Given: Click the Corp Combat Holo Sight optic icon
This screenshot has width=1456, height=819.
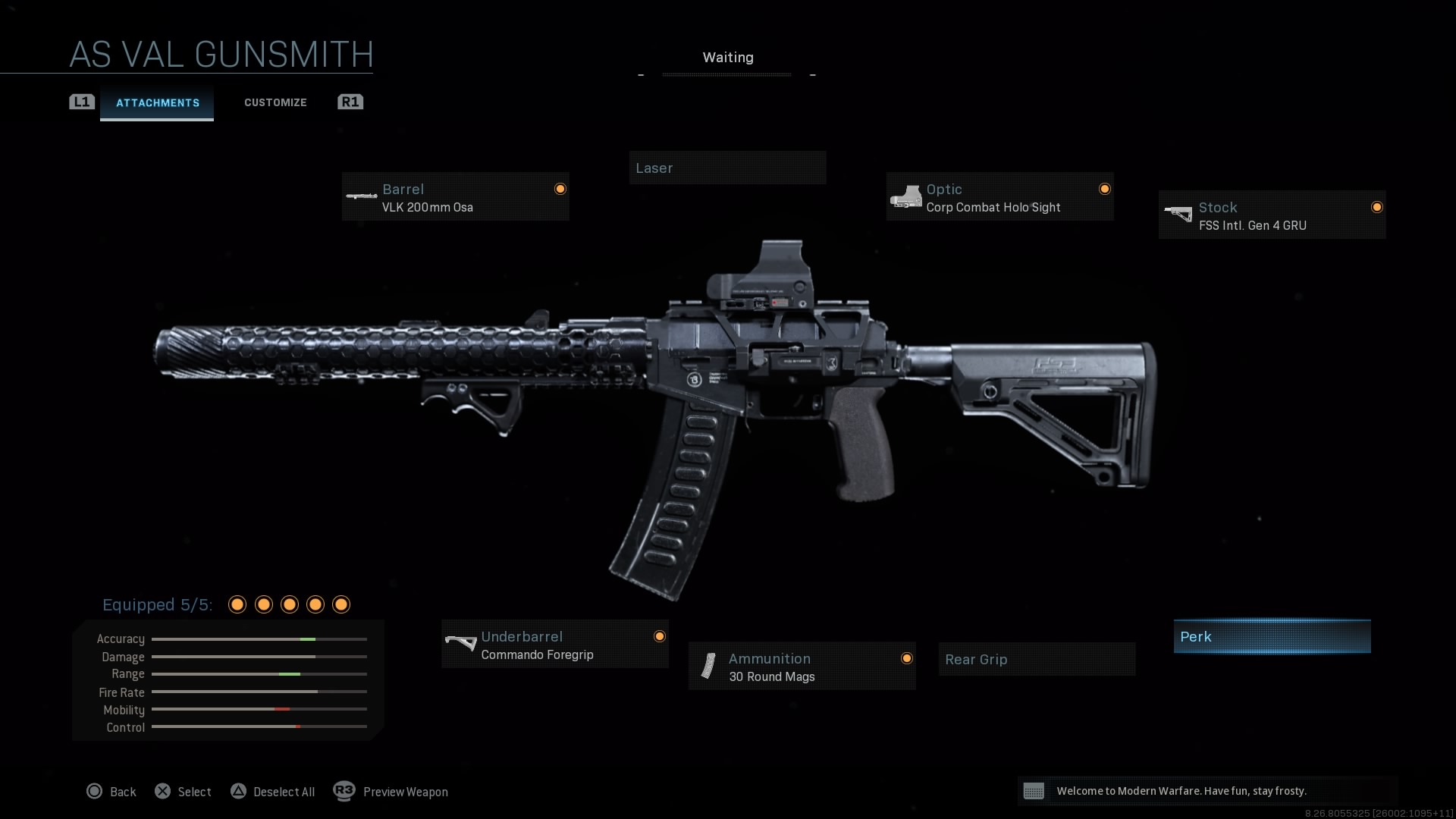Looking at the screenshot, I should point(907,196).
